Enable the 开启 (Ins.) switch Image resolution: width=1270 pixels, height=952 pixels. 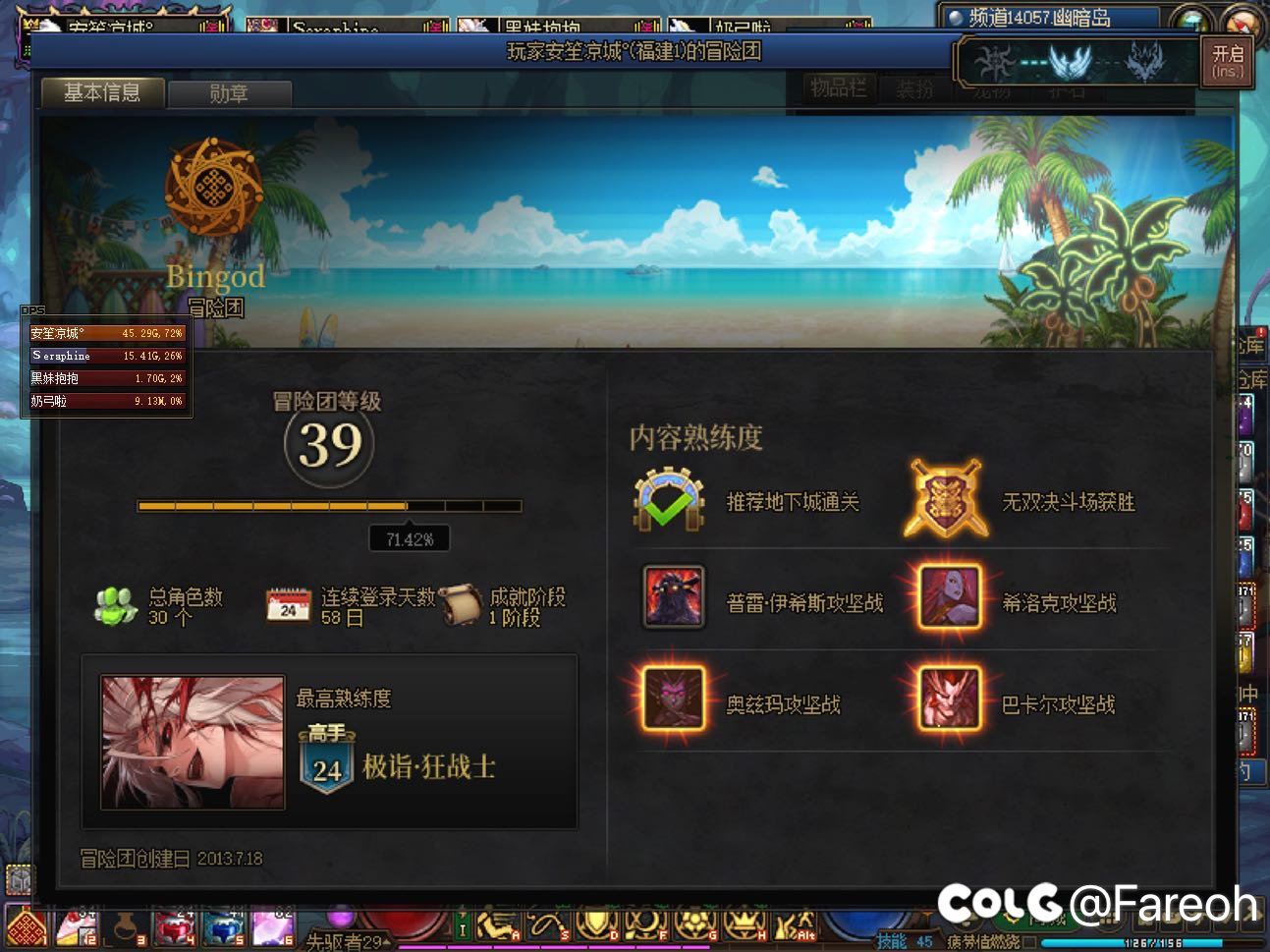tap(1227, 63)
